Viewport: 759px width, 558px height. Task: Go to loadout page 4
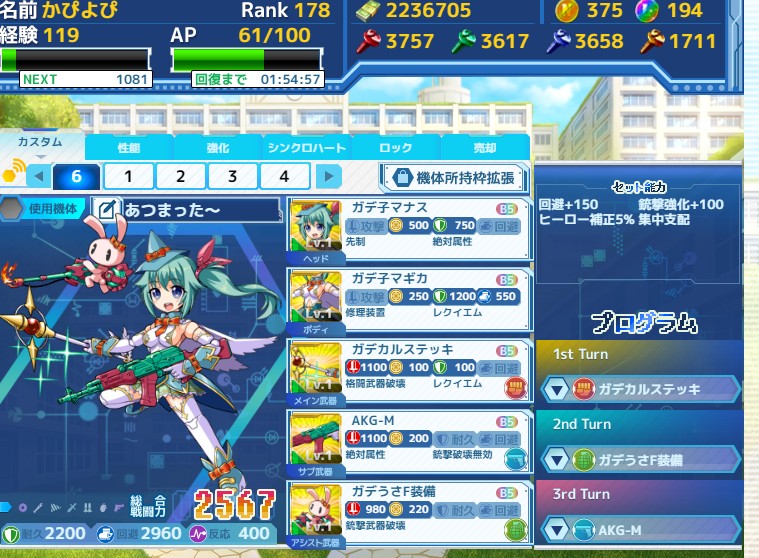(284, 177)
